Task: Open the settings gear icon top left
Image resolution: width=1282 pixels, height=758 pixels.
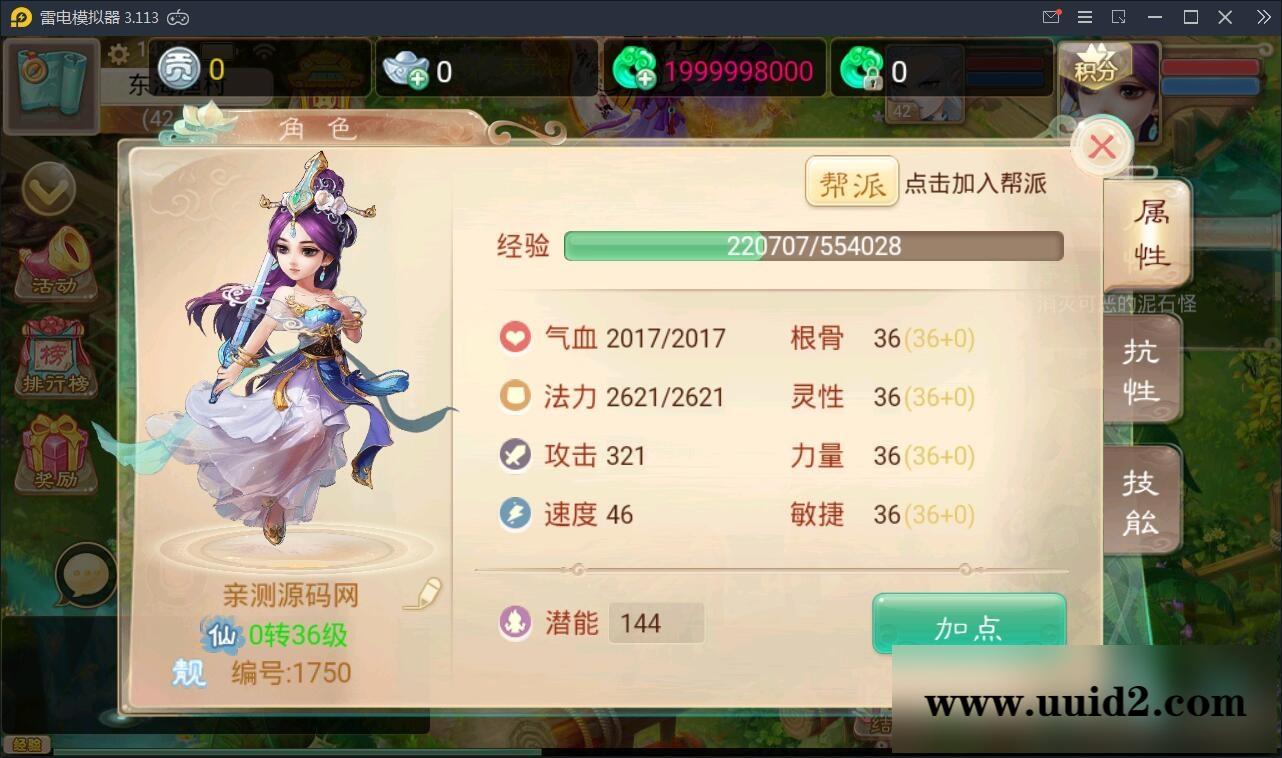Action: tap(120, 56)
